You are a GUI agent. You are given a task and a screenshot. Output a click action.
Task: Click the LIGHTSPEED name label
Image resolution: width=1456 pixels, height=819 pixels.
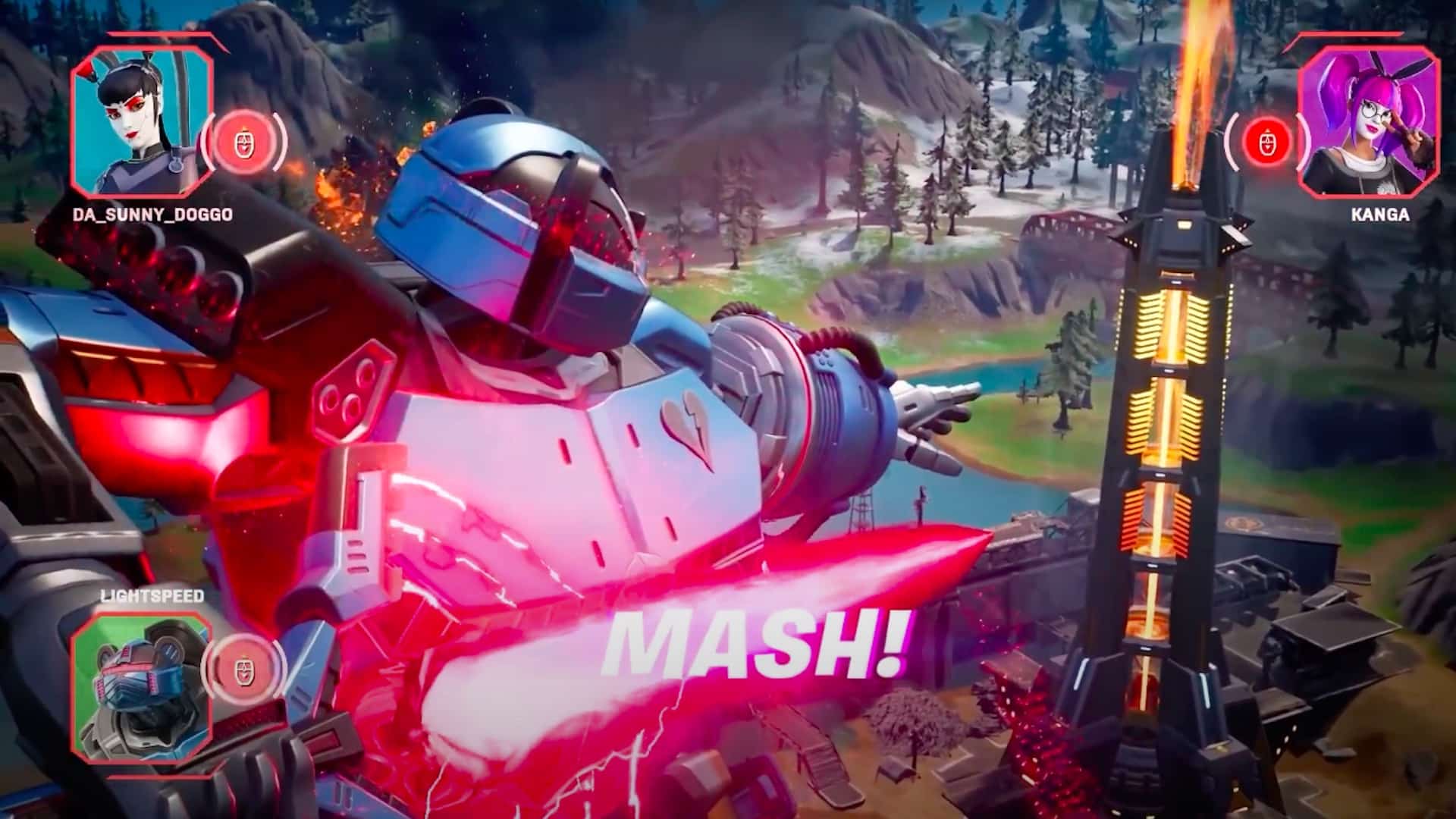coord(150,596)
